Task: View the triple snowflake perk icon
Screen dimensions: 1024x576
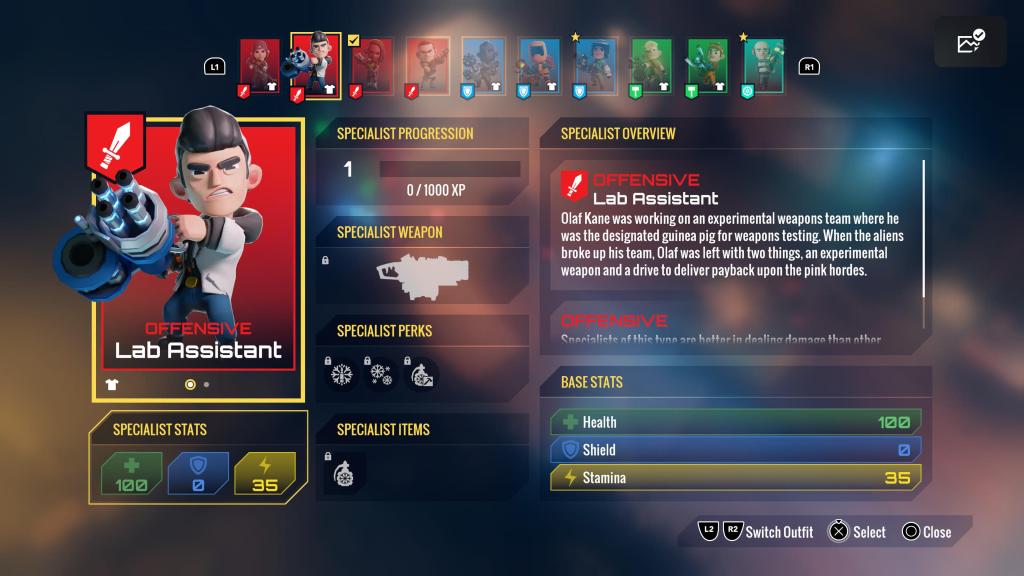Action: (x=380, y=374)
